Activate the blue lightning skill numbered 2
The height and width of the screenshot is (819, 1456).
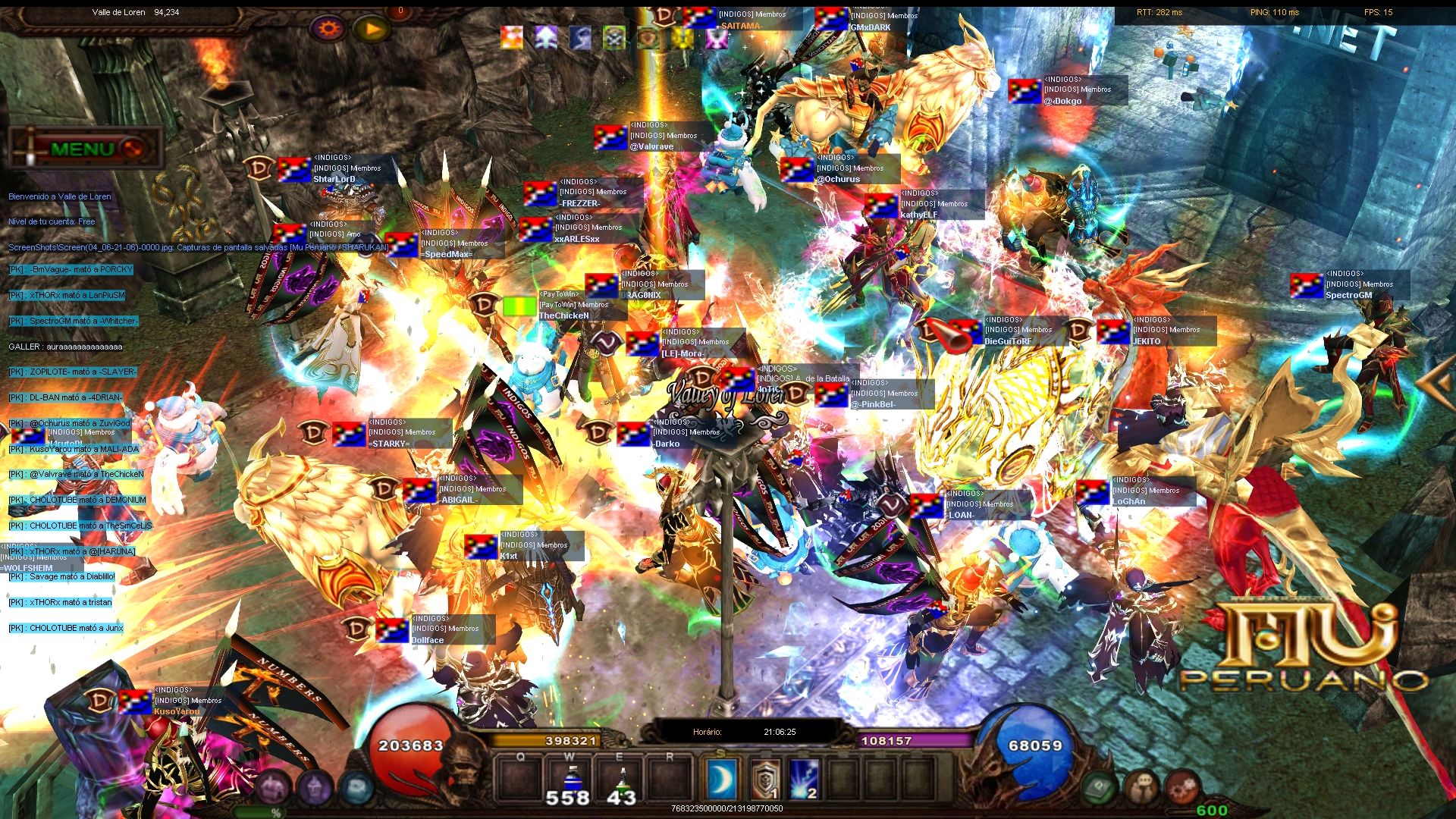click(805, 780)
